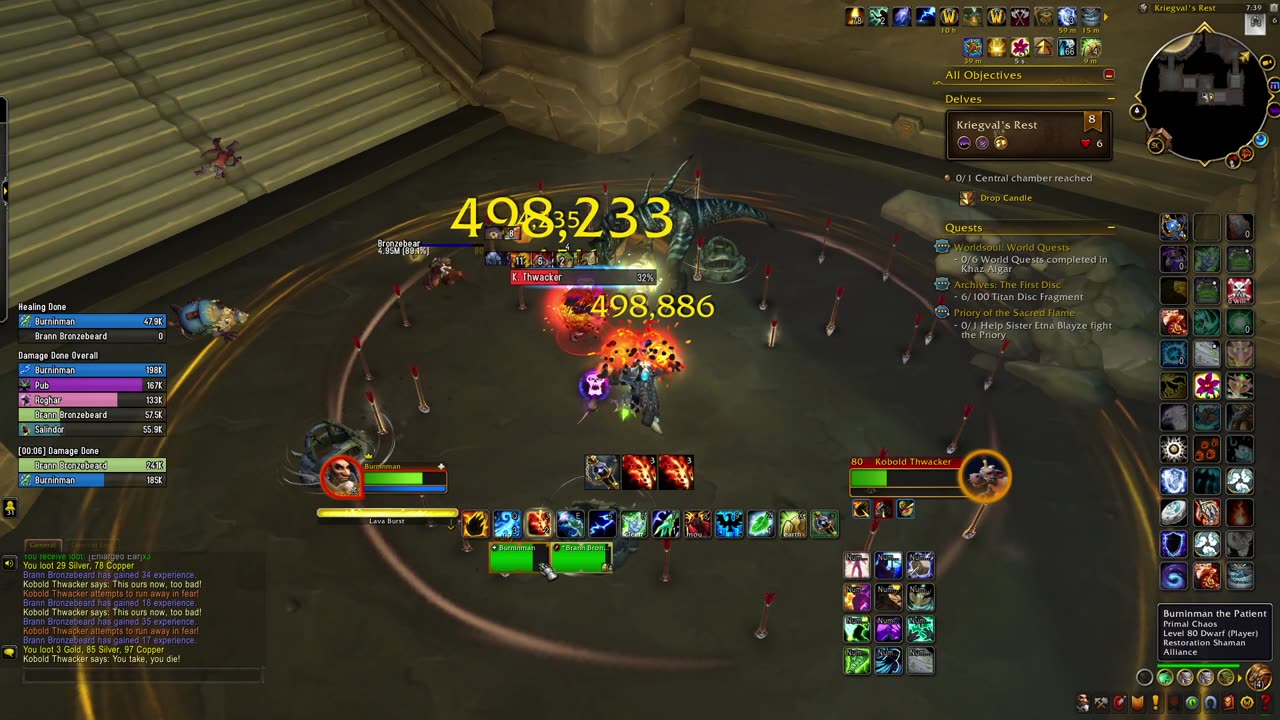Activate the chain lightning bolt ability
The height and width of the screenshot is (720, 1280).
coord(602,524)
